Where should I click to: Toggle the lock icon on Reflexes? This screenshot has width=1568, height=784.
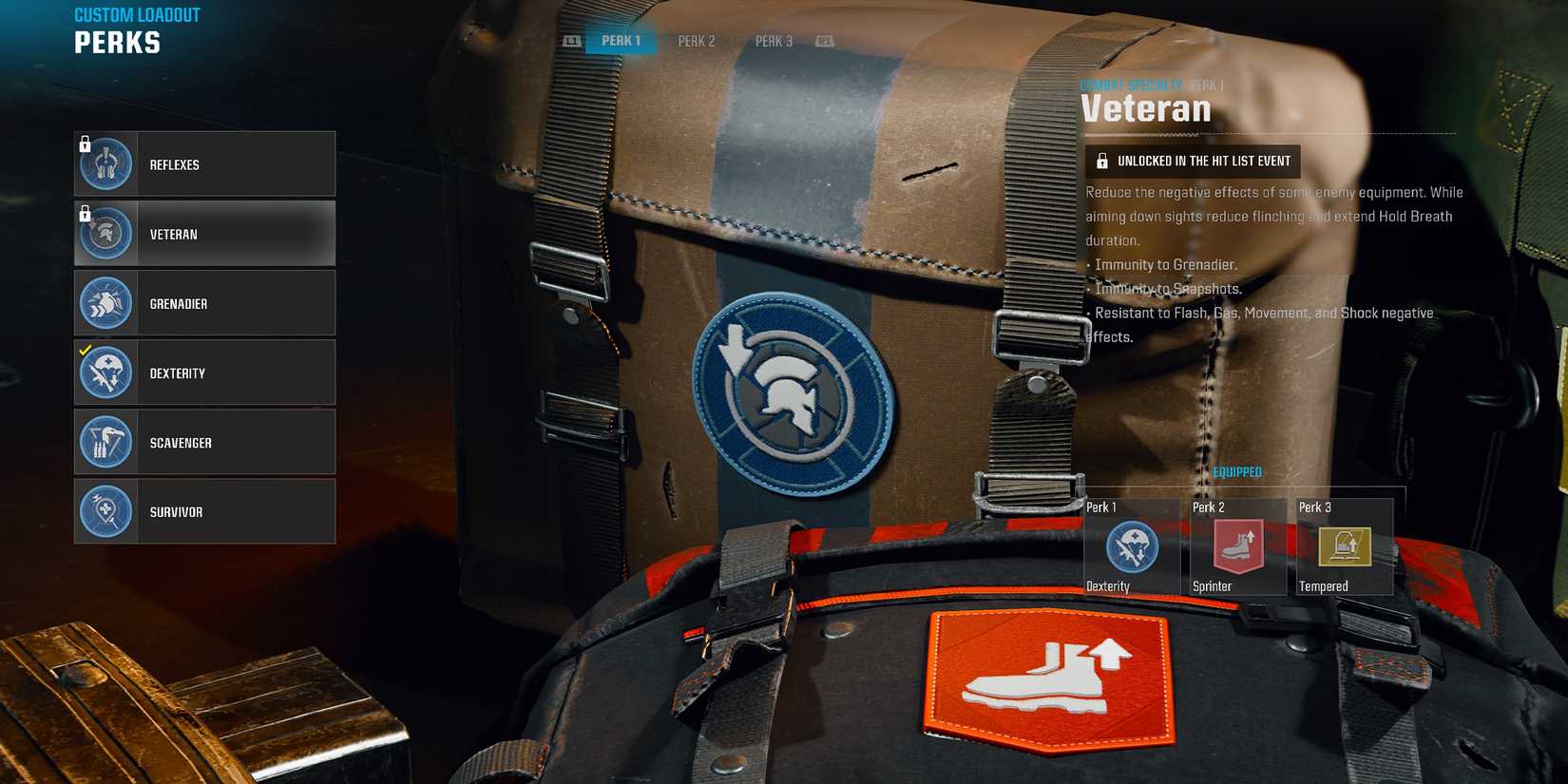coord(86,144)
